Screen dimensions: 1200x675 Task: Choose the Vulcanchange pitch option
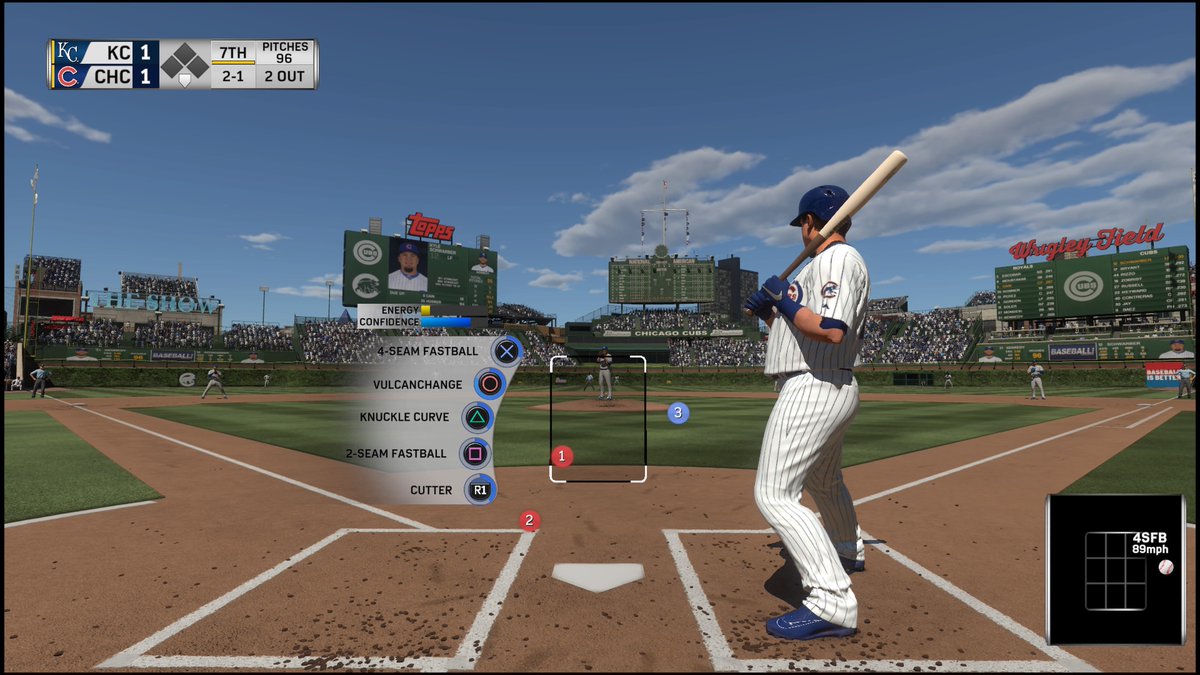[490, 384]
